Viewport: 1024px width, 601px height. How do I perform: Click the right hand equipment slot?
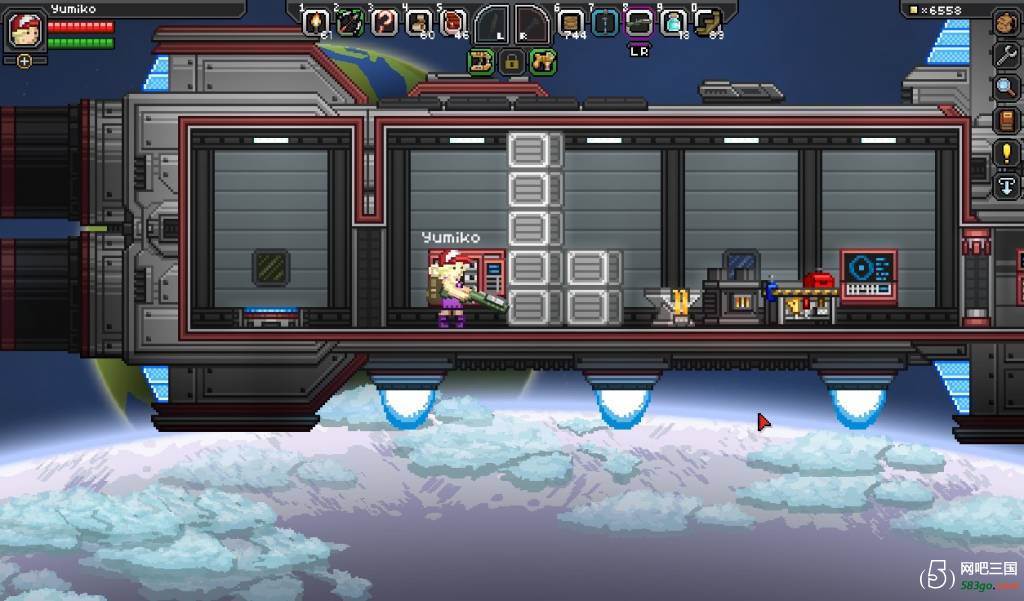pos(532,24)
